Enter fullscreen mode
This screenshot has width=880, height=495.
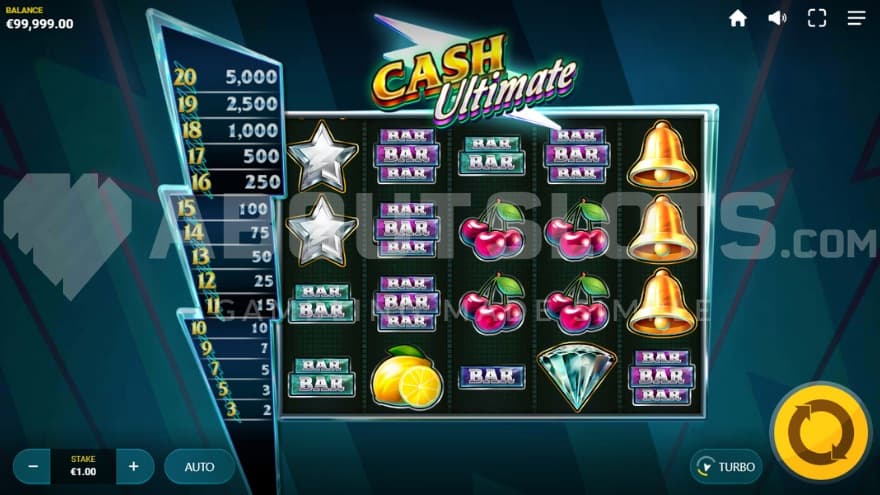click(817, 18)
